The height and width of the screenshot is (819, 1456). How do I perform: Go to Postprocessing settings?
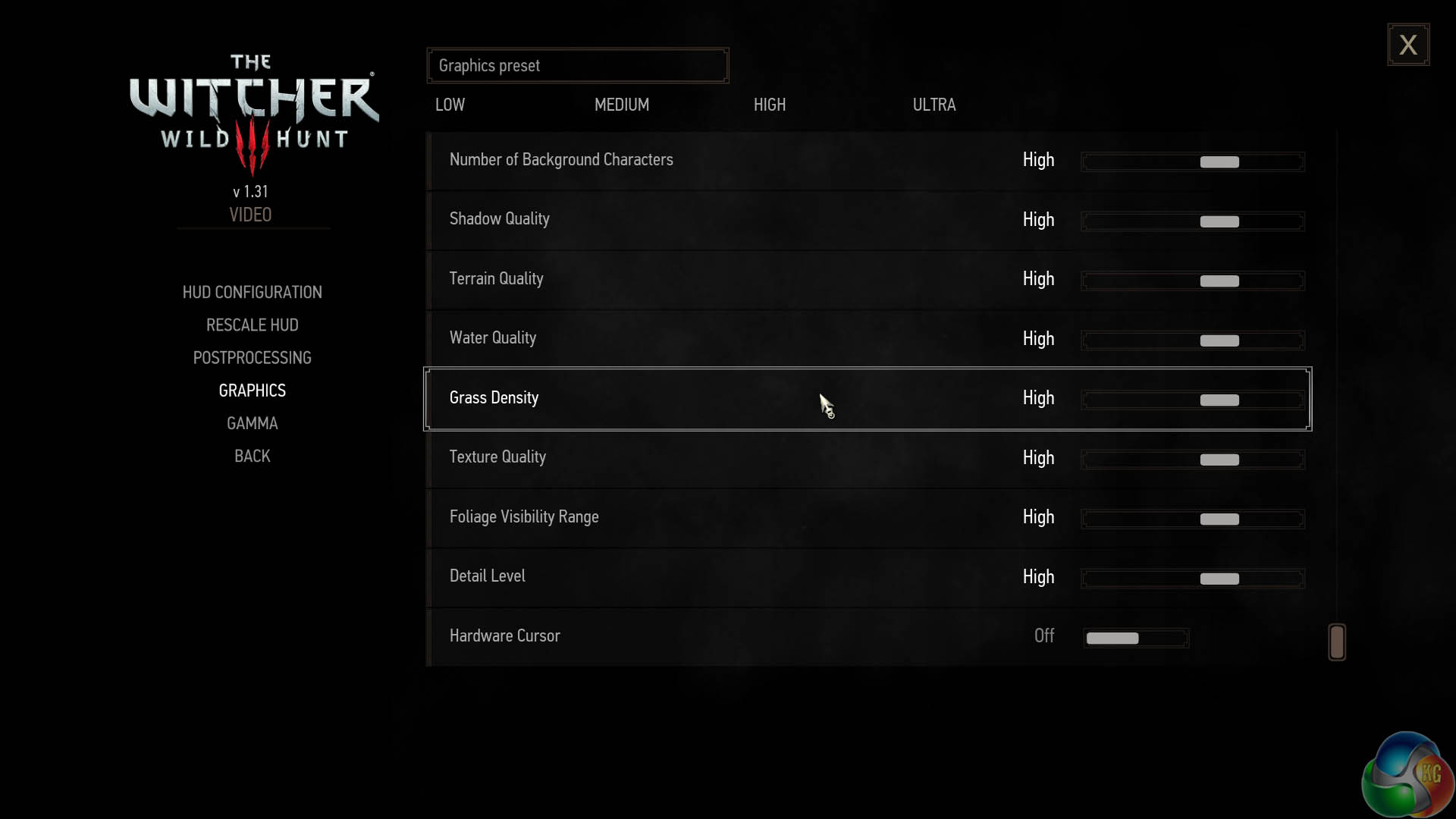pyautogui.click(x=252, y=358)
